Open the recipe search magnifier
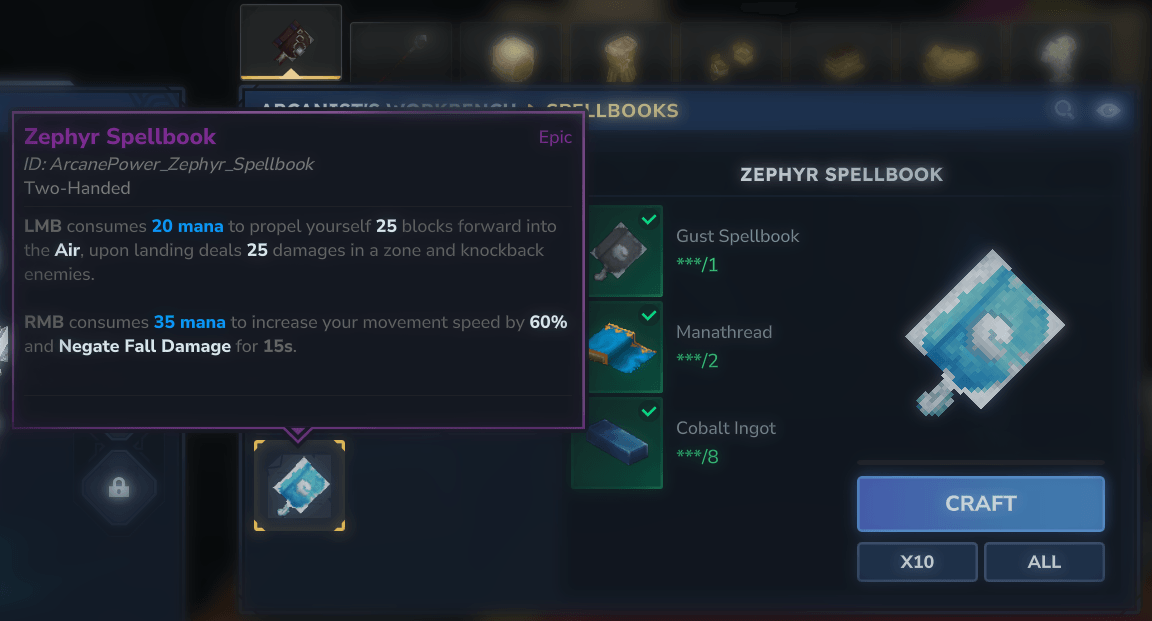This screenshot has height=621, width=1152. point(1063,110)
